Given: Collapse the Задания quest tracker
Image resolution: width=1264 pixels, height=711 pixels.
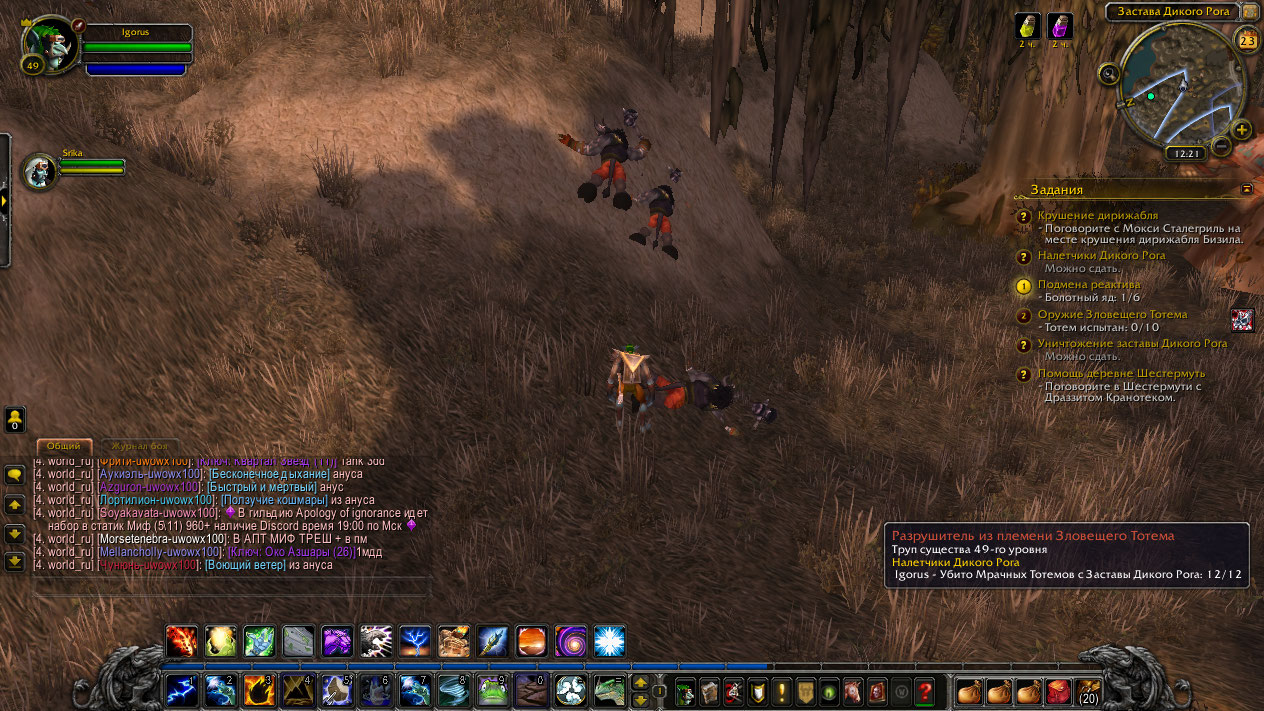Looking at the screenshot, I should pyautogui.click(x=1247, y=188).
